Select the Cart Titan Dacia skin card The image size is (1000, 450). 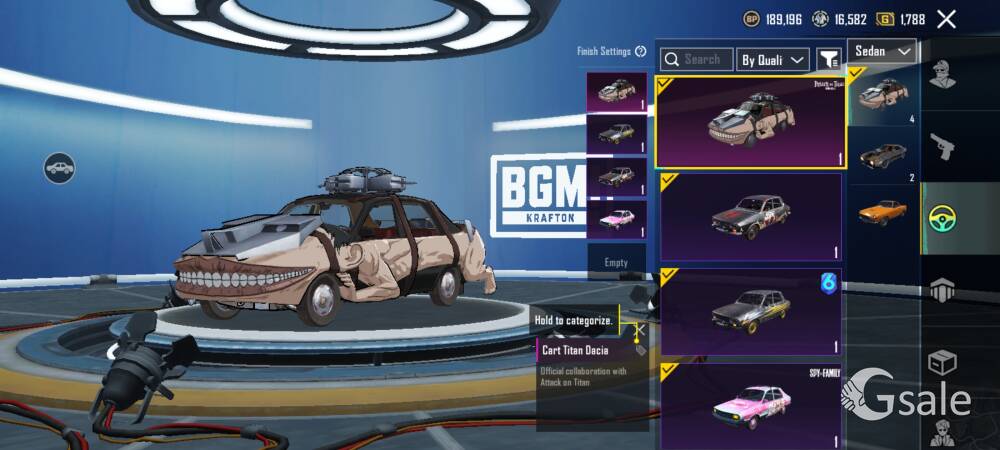(750, 122)
